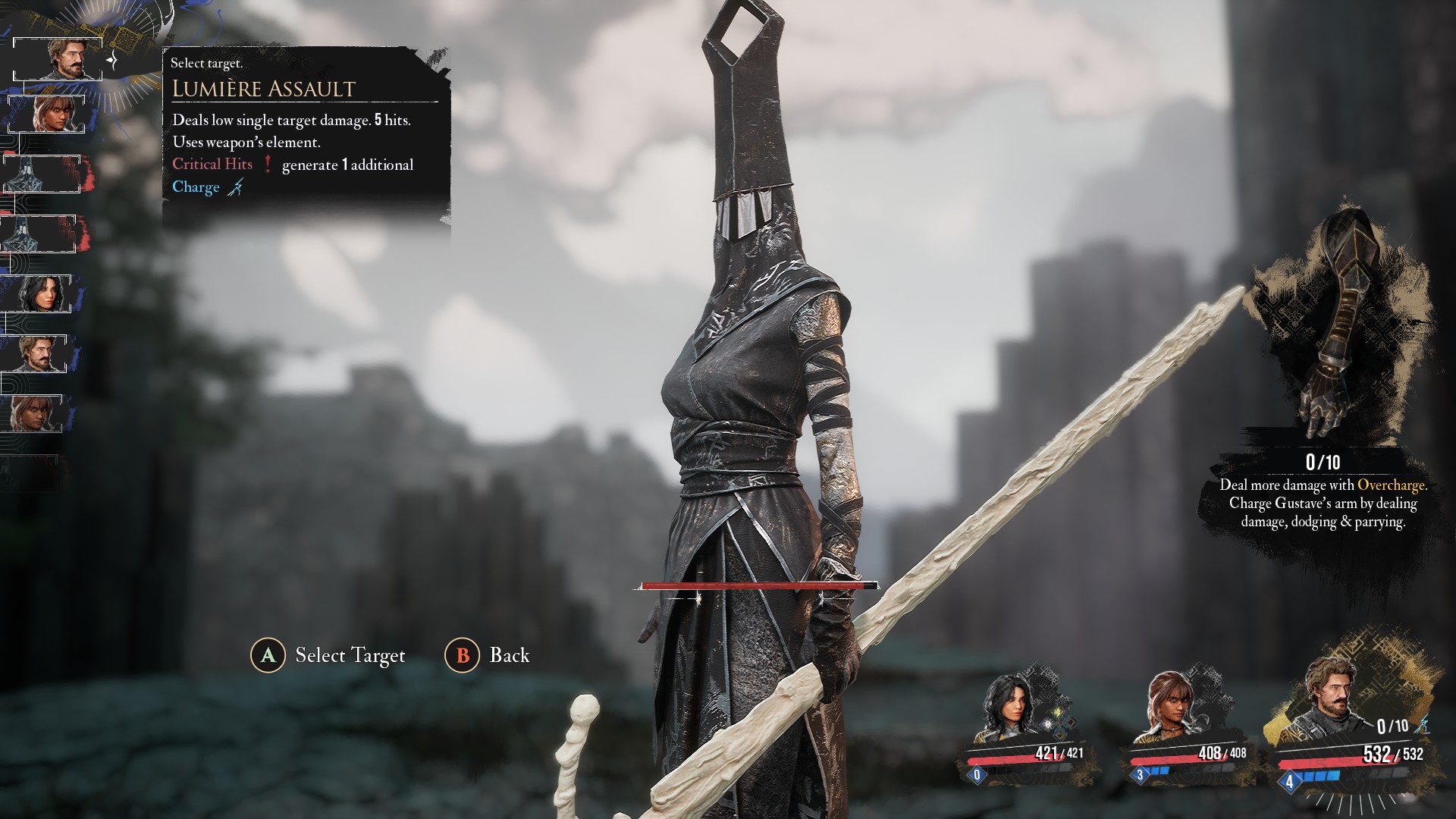The image size is (1456, 819).
Task: Click Gustave's Overcharge mechanical arm icon
Action: [x=1336, y=326]
